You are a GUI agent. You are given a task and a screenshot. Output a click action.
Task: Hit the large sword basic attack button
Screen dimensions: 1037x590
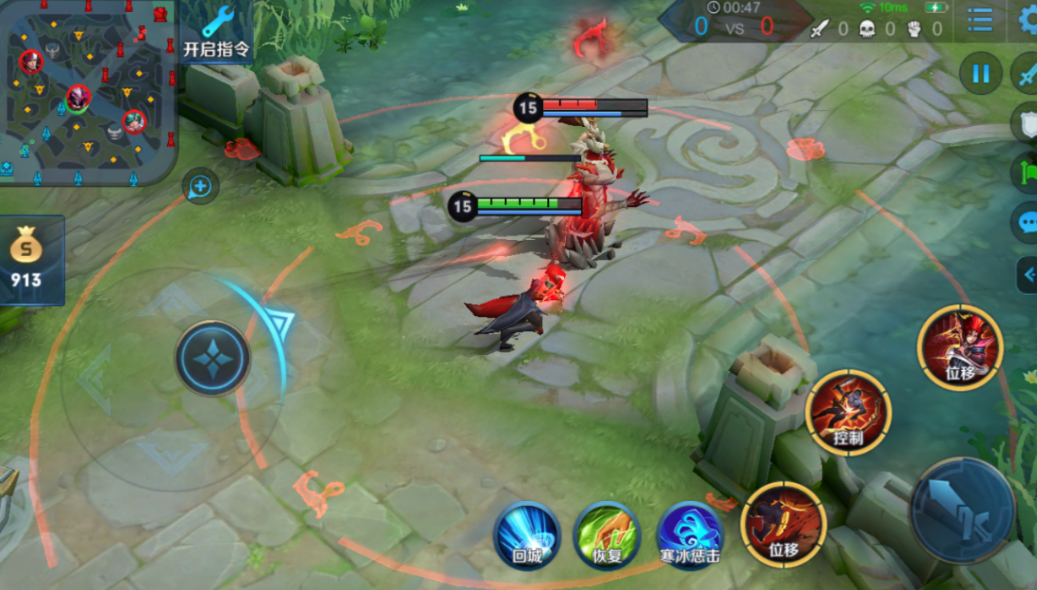[x=962, y=509]
